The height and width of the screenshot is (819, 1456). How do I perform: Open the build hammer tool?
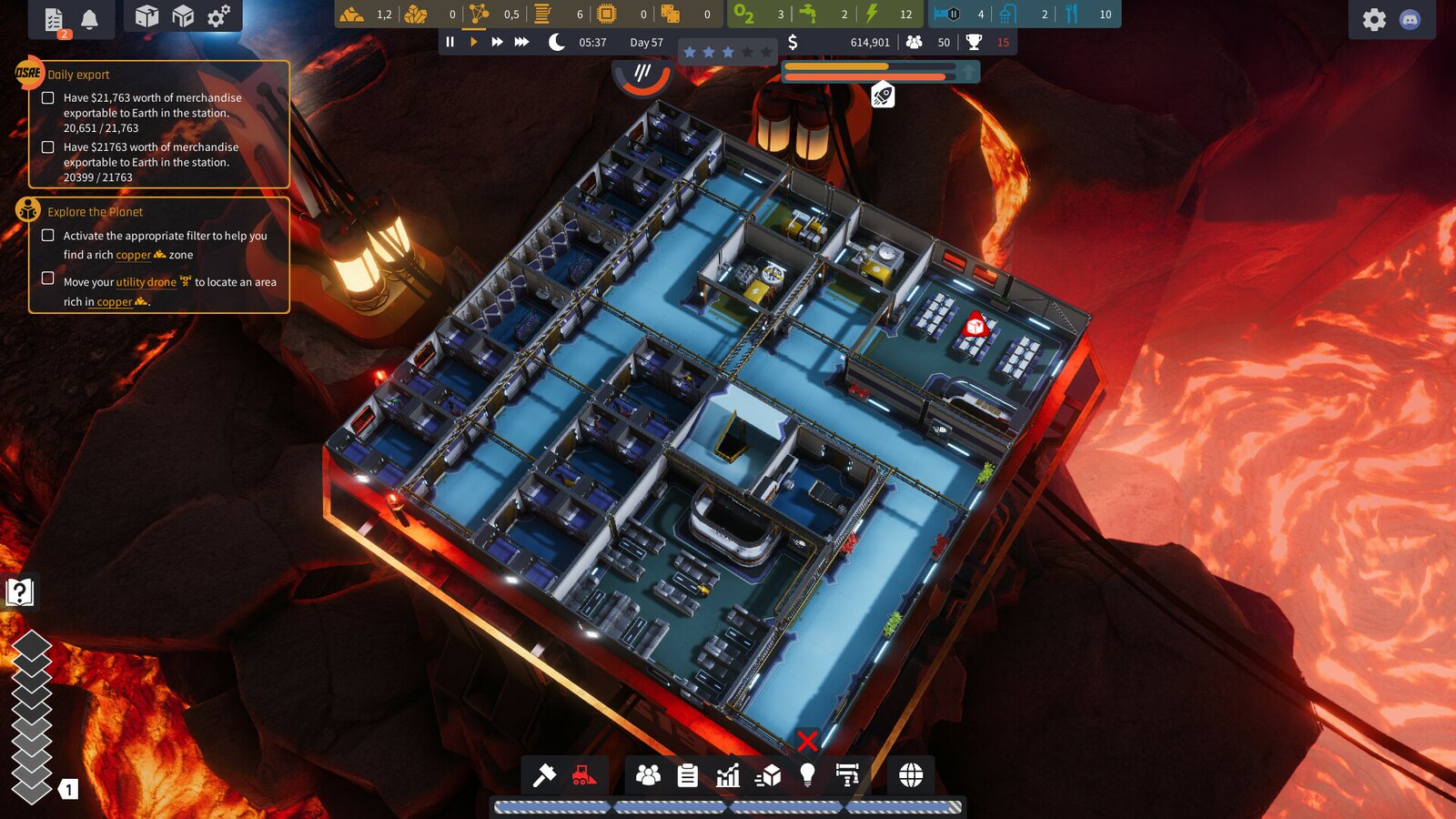(x=544, y=775)
